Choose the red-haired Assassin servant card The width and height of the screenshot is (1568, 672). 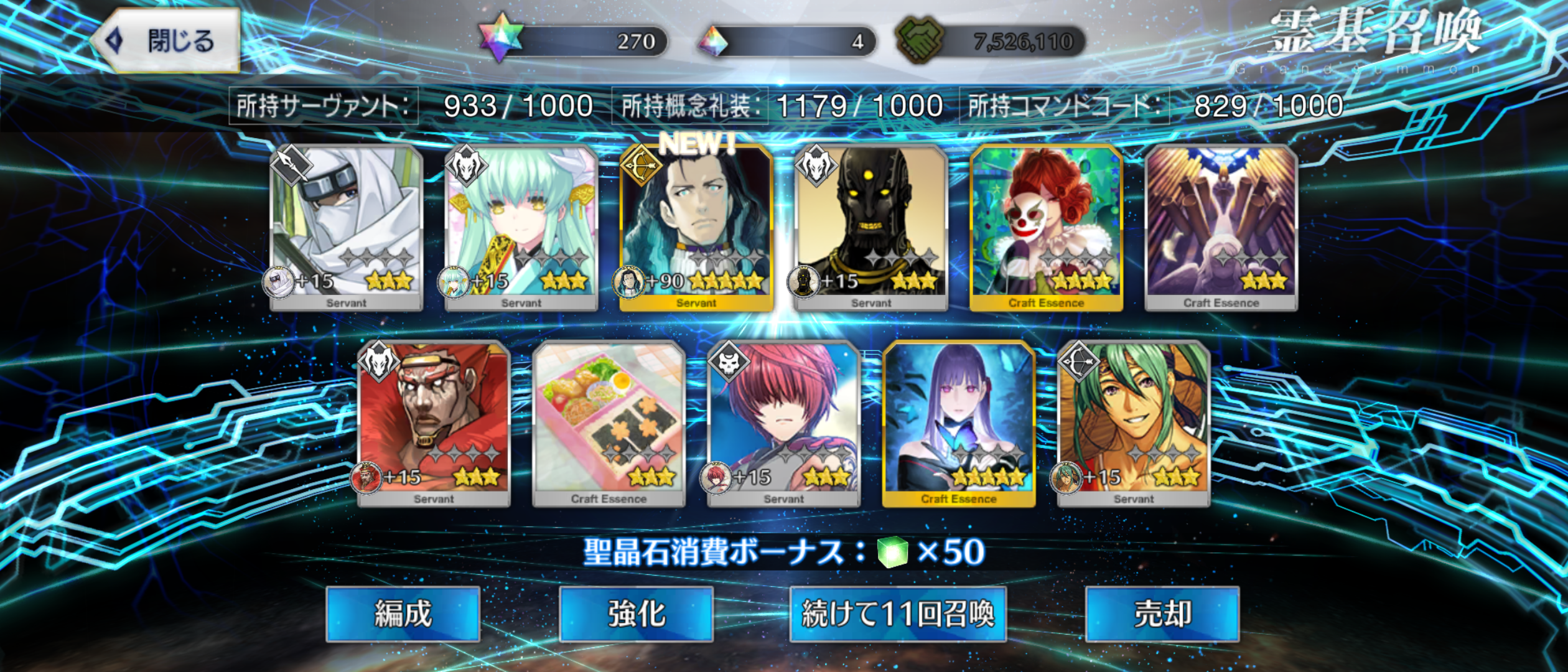point(783,423)
